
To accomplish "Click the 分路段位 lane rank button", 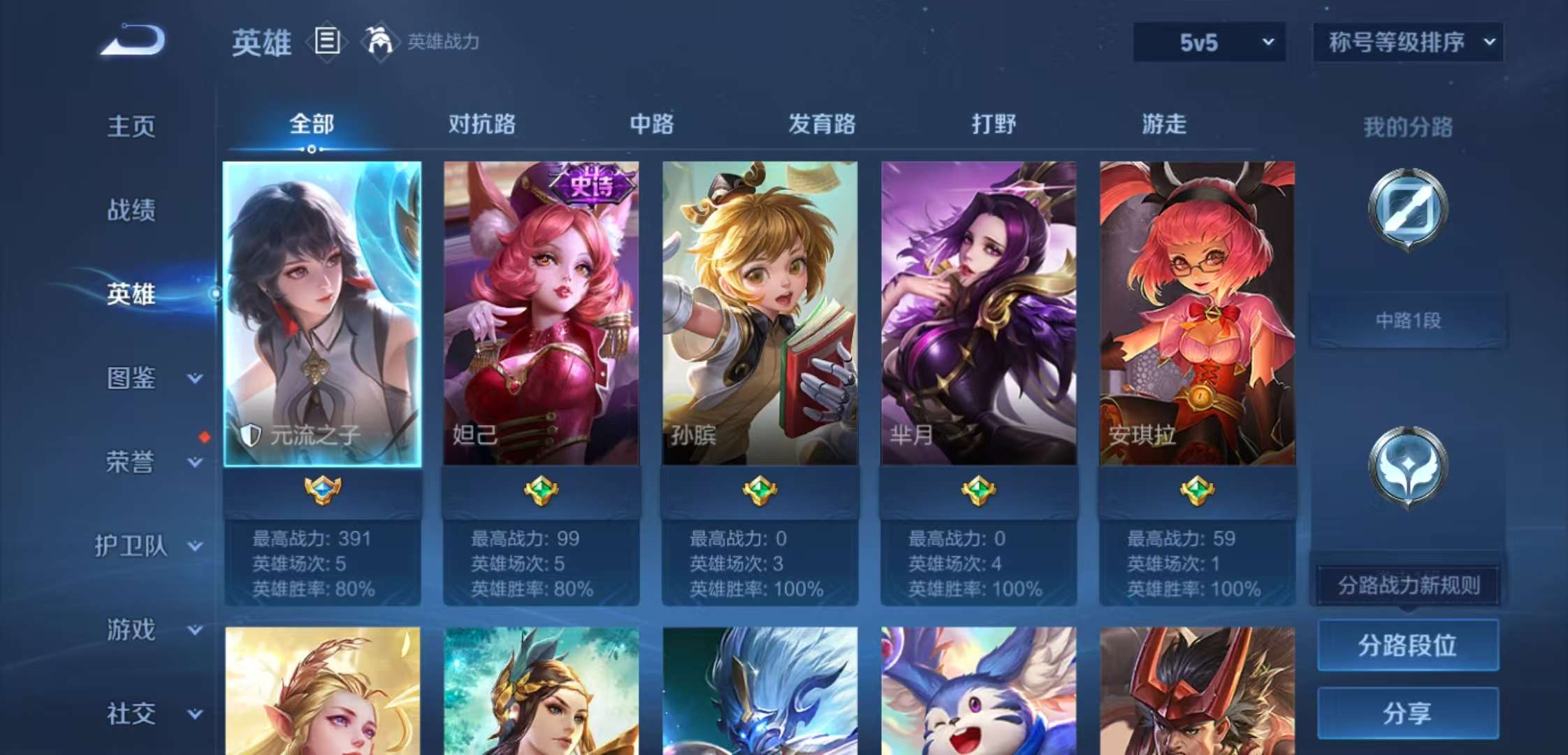I will click(x=1407, y=645).
